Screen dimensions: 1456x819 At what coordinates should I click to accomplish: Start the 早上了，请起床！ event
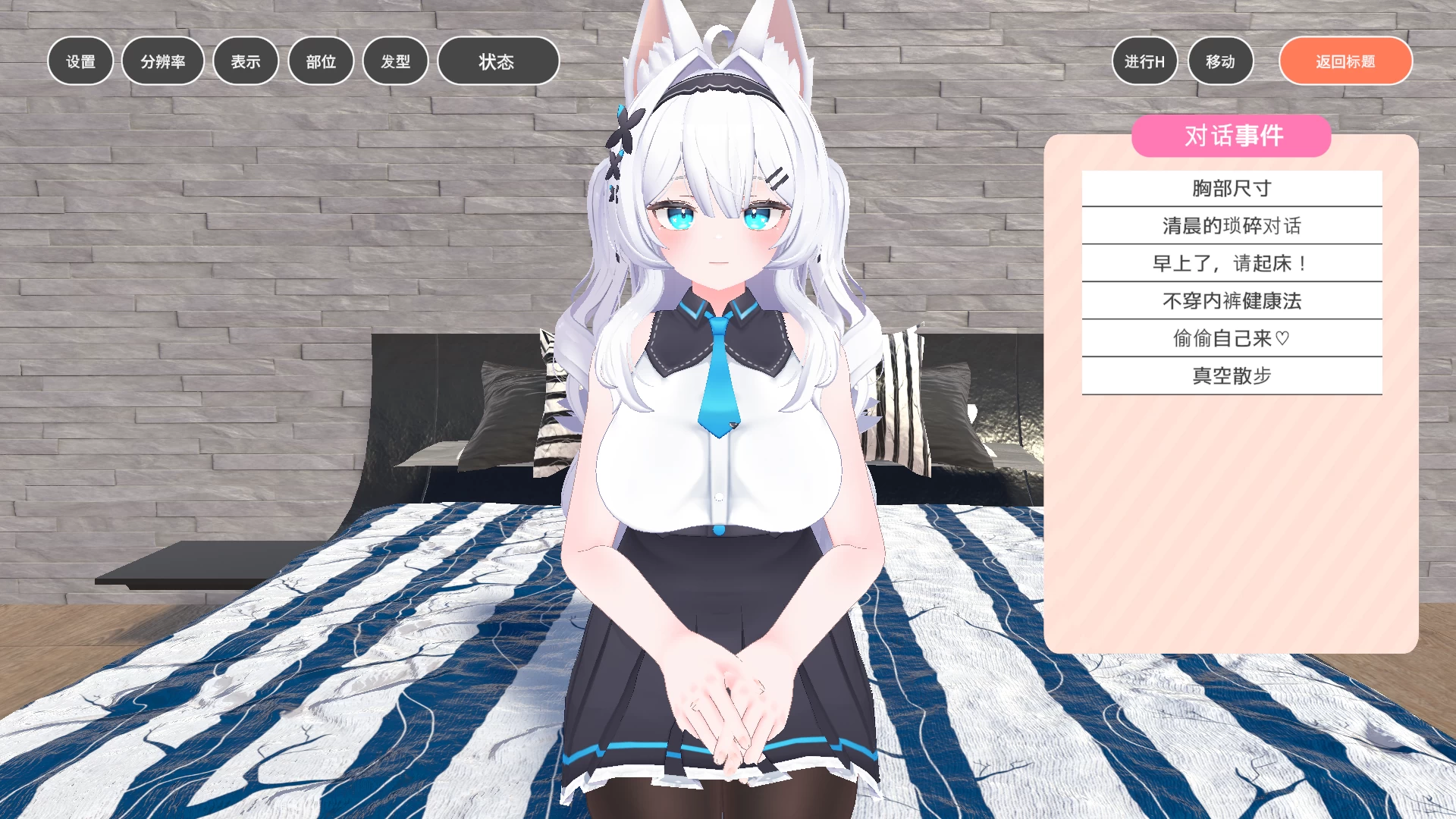[x=1232, y=262]
